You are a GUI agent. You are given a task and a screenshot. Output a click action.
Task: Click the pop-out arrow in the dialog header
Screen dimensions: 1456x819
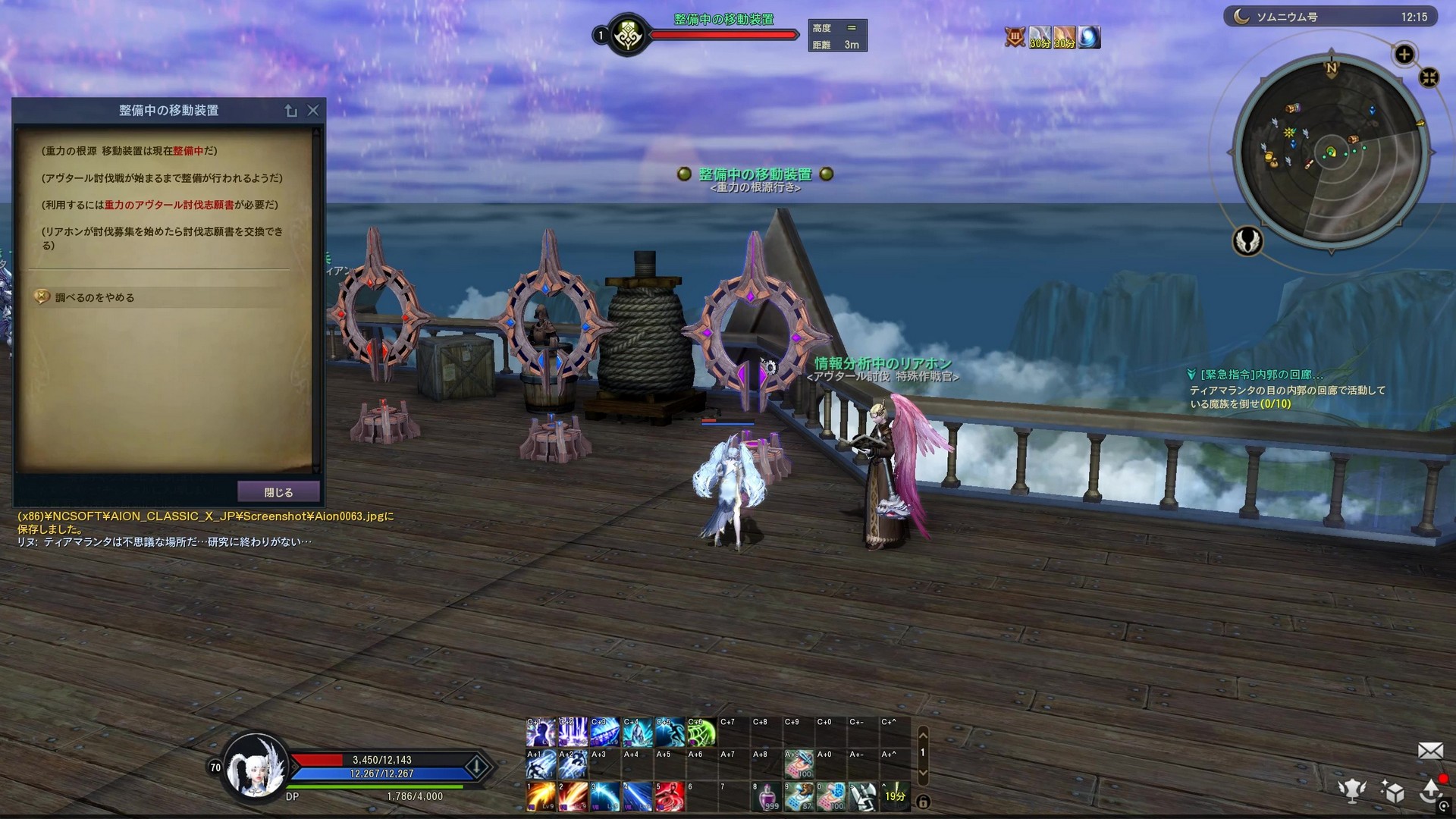click(x=291, y=111)
